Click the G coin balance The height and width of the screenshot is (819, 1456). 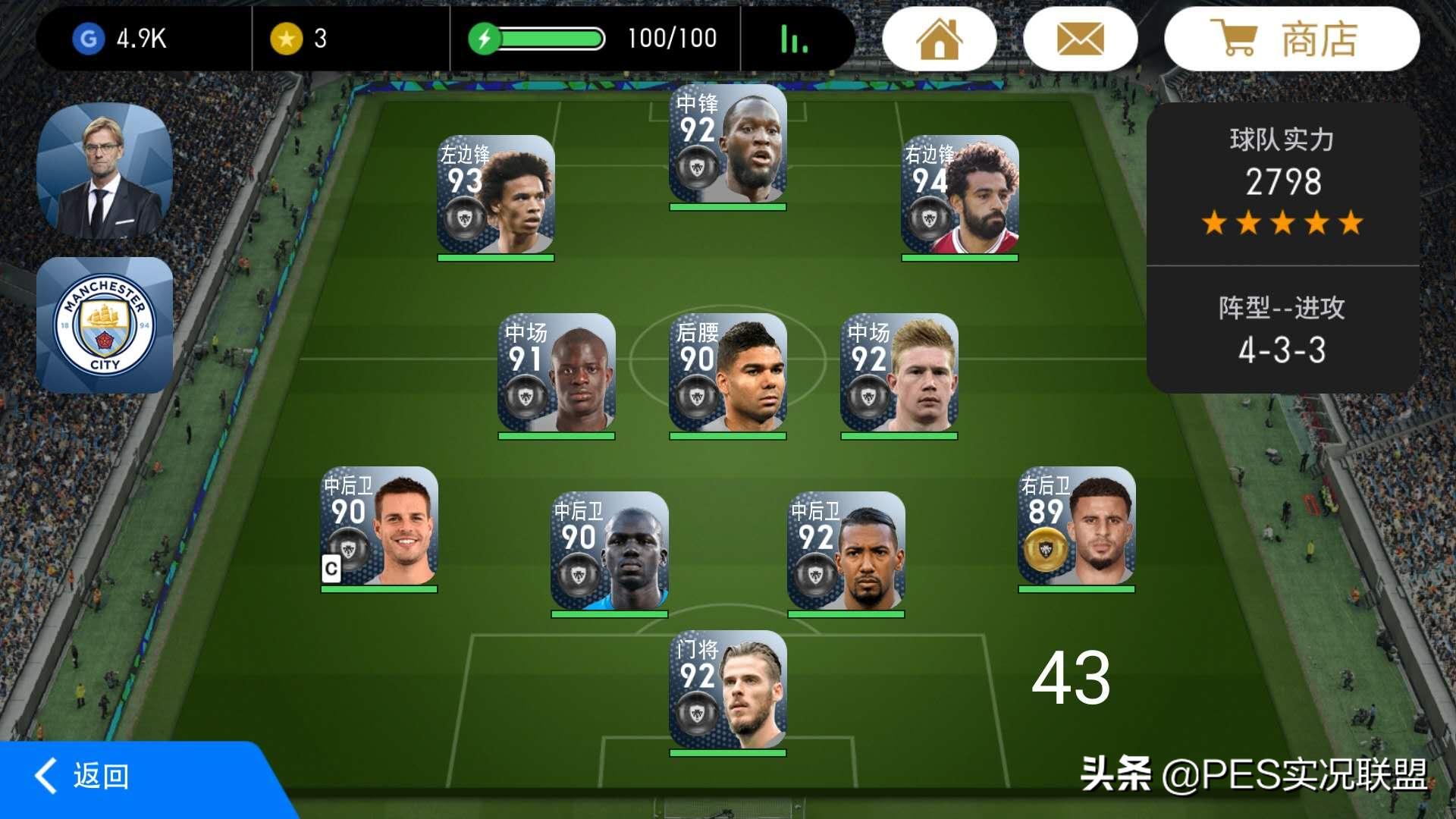121,39
